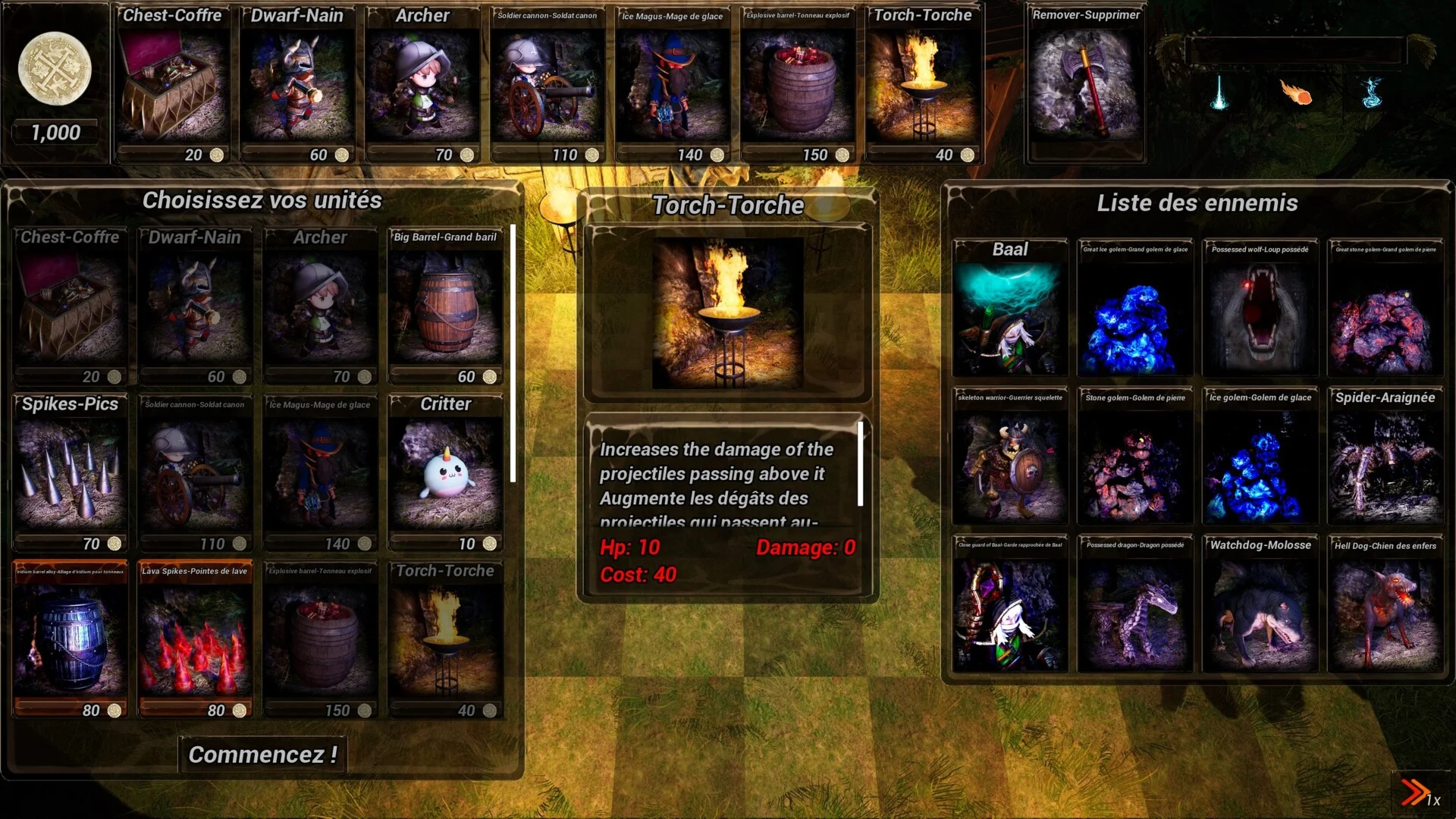Activate the orange fireball spell icon
This screenshot has width=1456, height=819.
[1297, 93]
